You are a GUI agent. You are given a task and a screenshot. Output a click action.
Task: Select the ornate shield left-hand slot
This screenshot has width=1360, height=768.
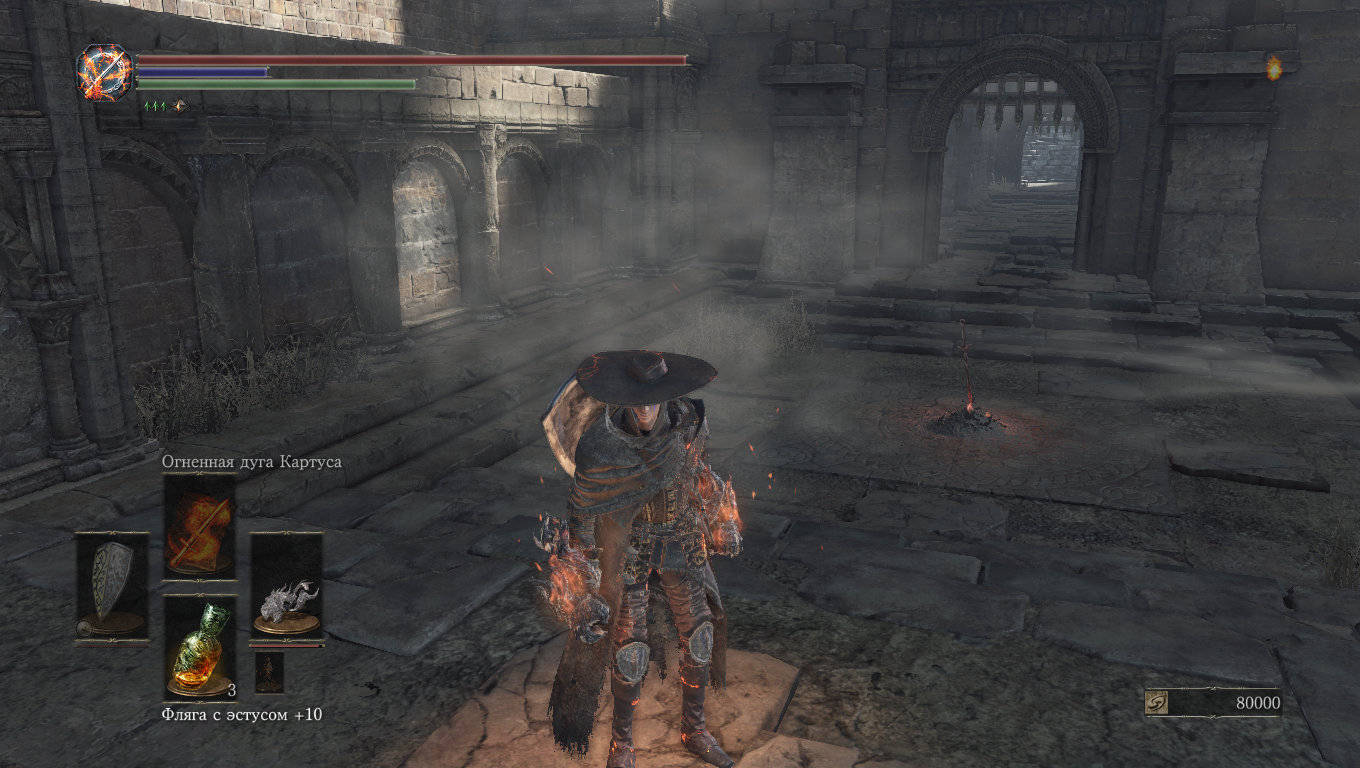(112, 585)
